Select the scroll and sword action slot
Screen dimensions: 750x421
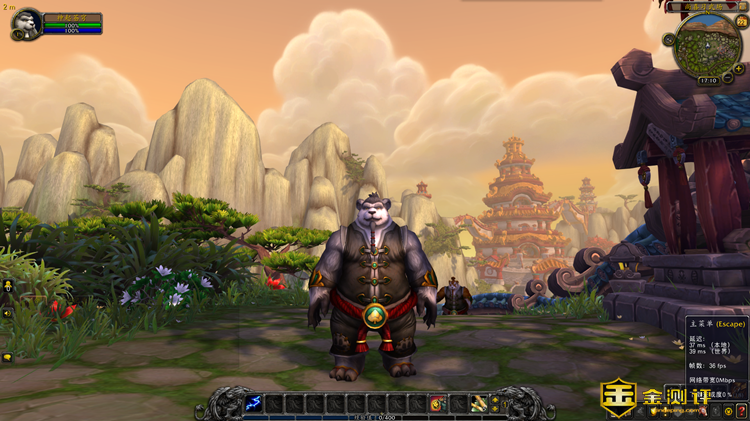[479, 403]
